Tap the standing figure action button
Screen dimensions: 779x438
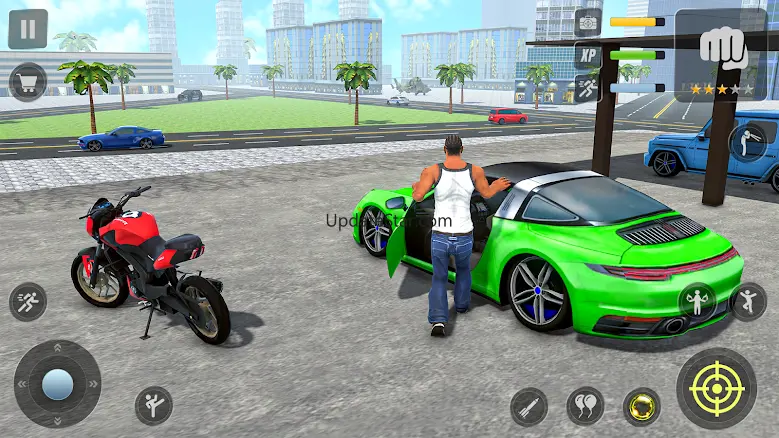tap(748, 300)
